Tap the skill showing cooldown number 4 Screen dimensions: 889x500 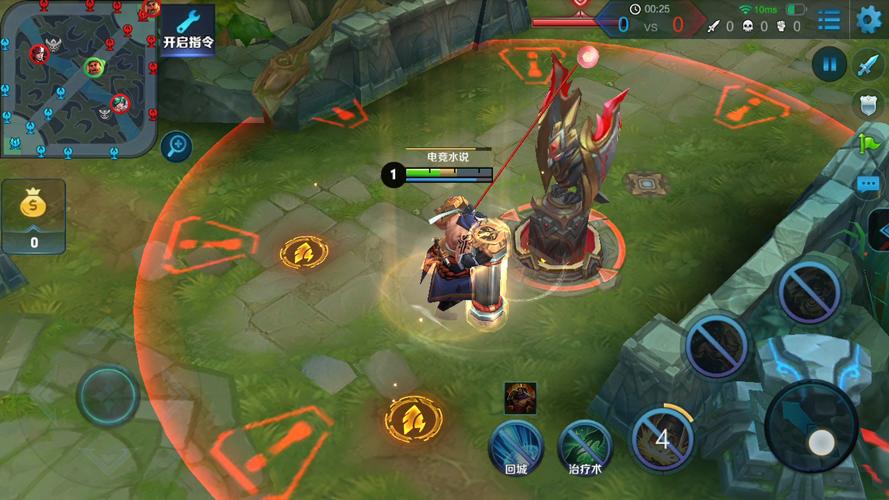661,438
